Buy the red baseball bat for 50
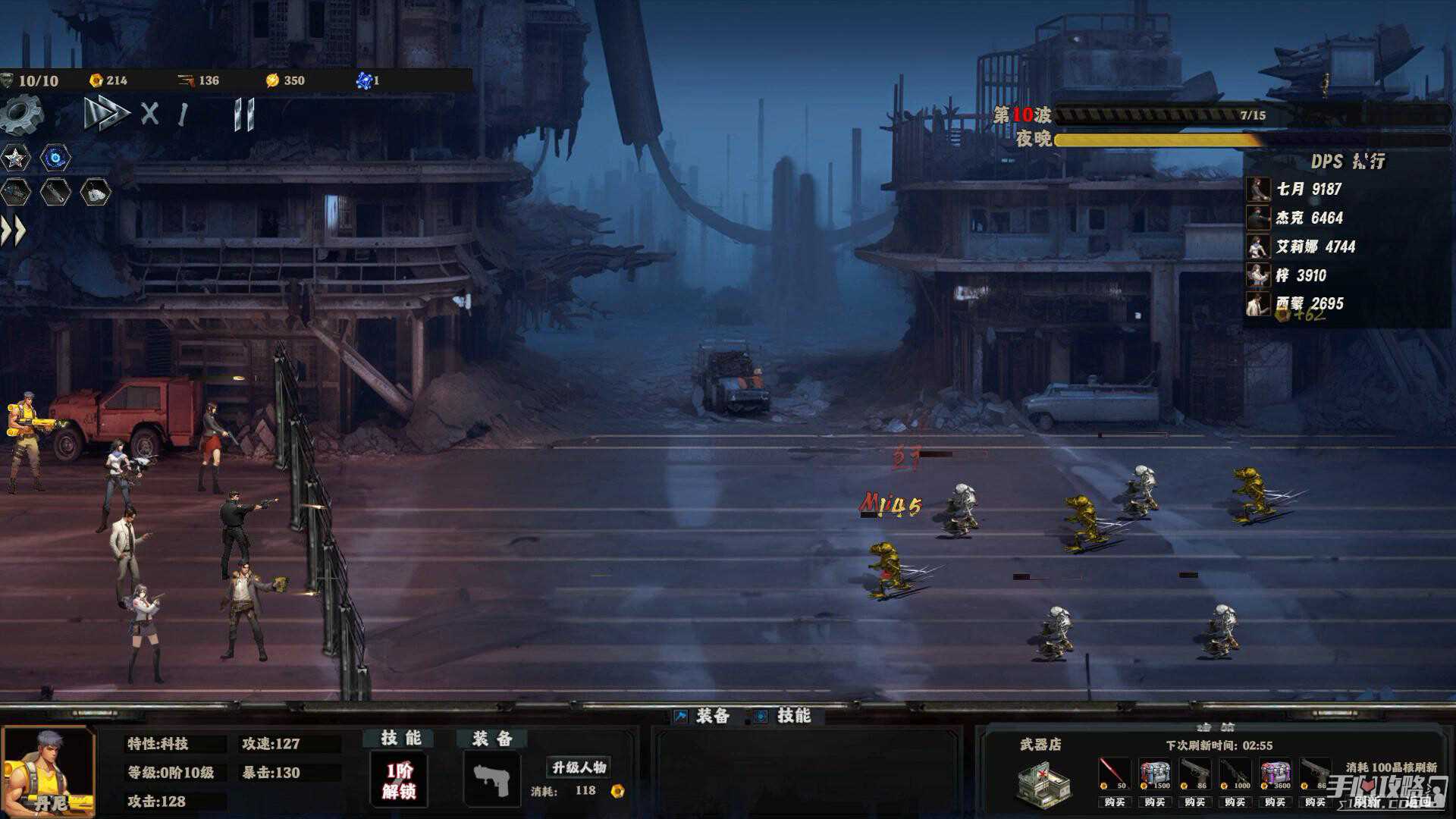The image size is (1456, 819). [1114, 802]
